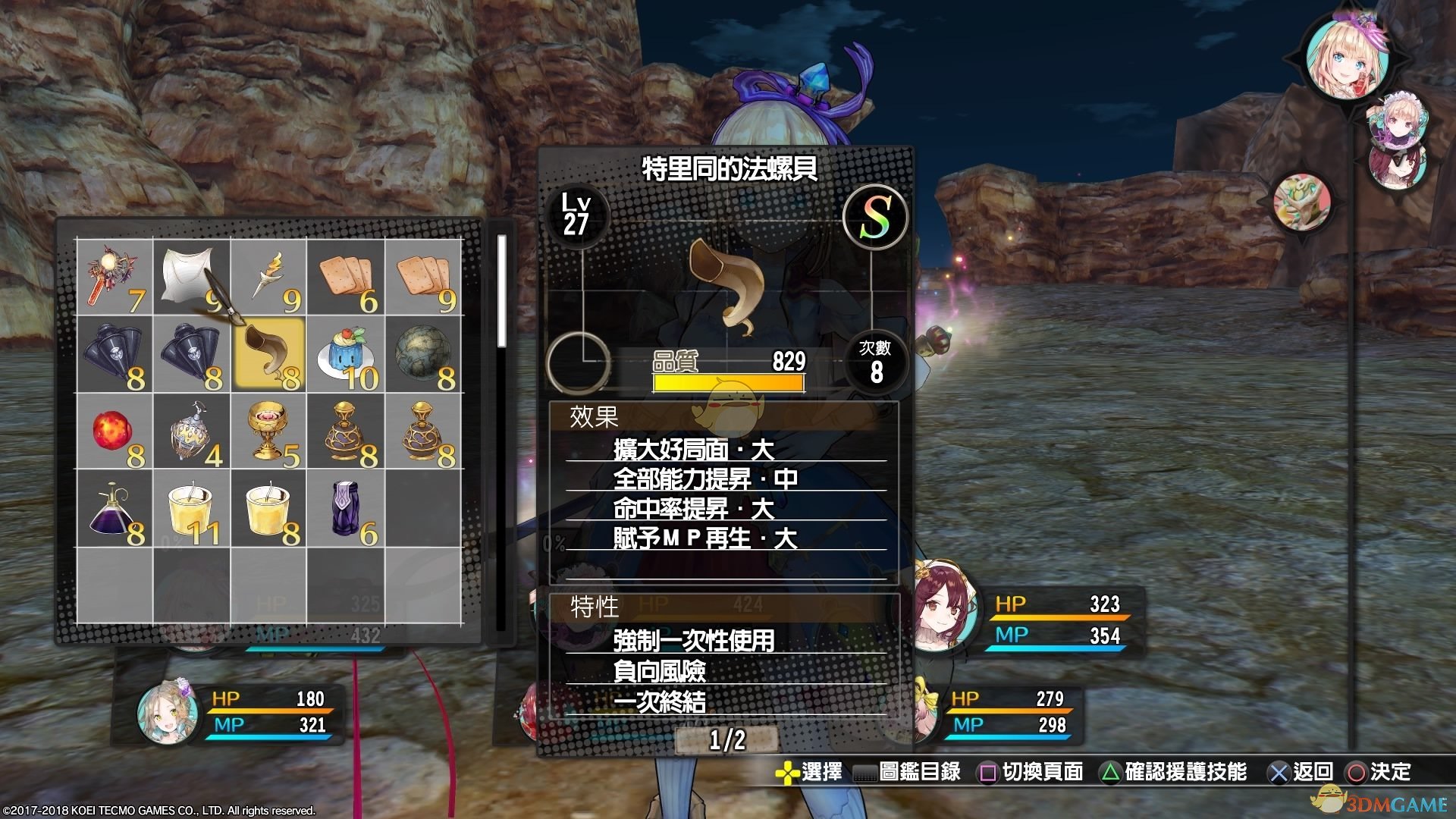This screenshot has height=819, width=1456.
Task: Pick the candle stack showing 11
Action: coord(192,510)
